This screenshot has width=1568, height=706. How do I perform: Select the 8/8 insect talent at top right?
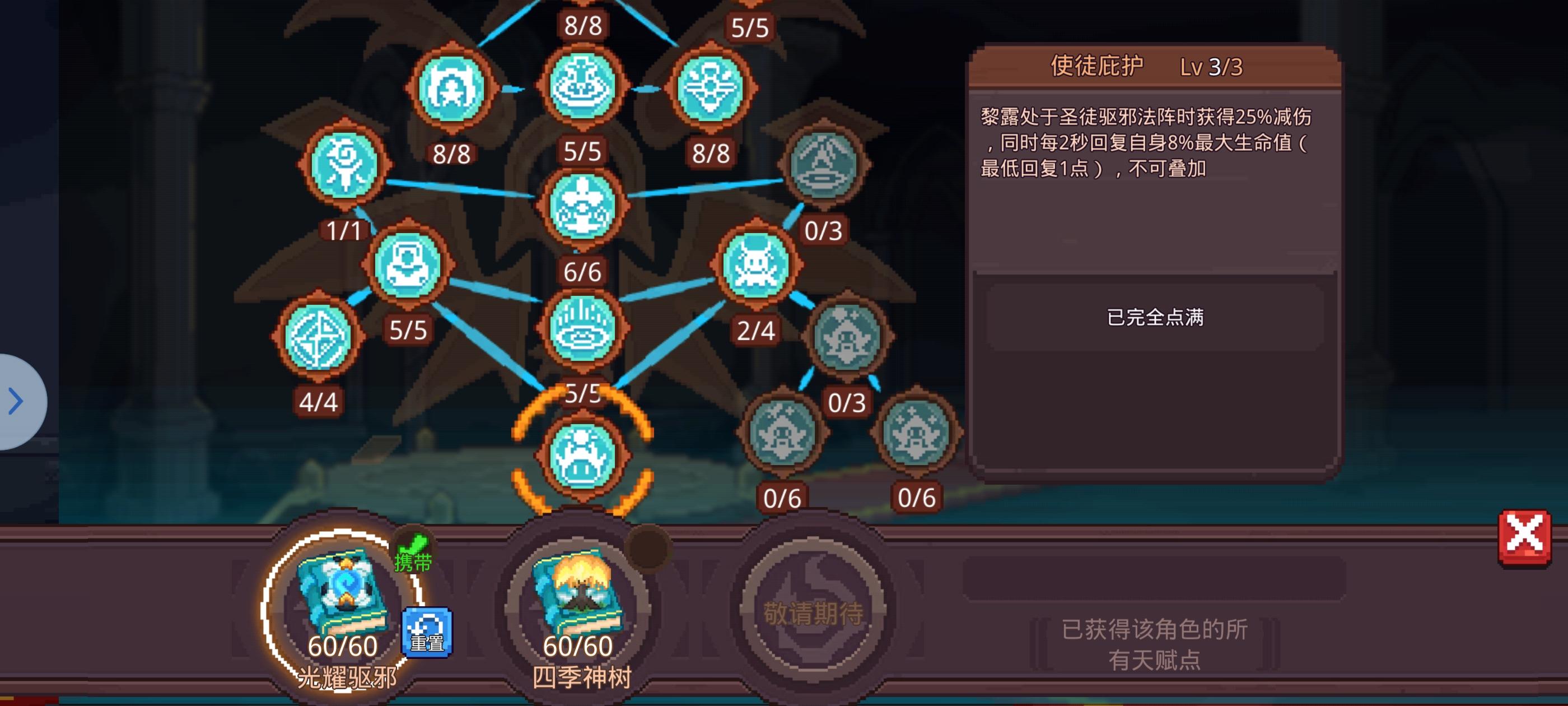(712, 89)
